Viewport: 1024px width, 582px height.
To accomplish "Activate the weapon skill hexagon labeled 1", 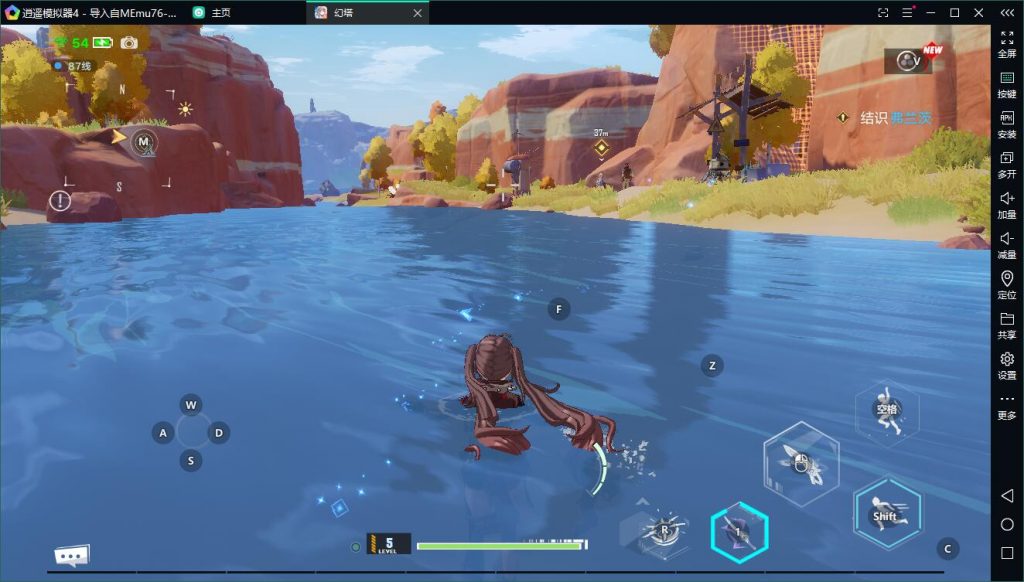I will point(739,532).
